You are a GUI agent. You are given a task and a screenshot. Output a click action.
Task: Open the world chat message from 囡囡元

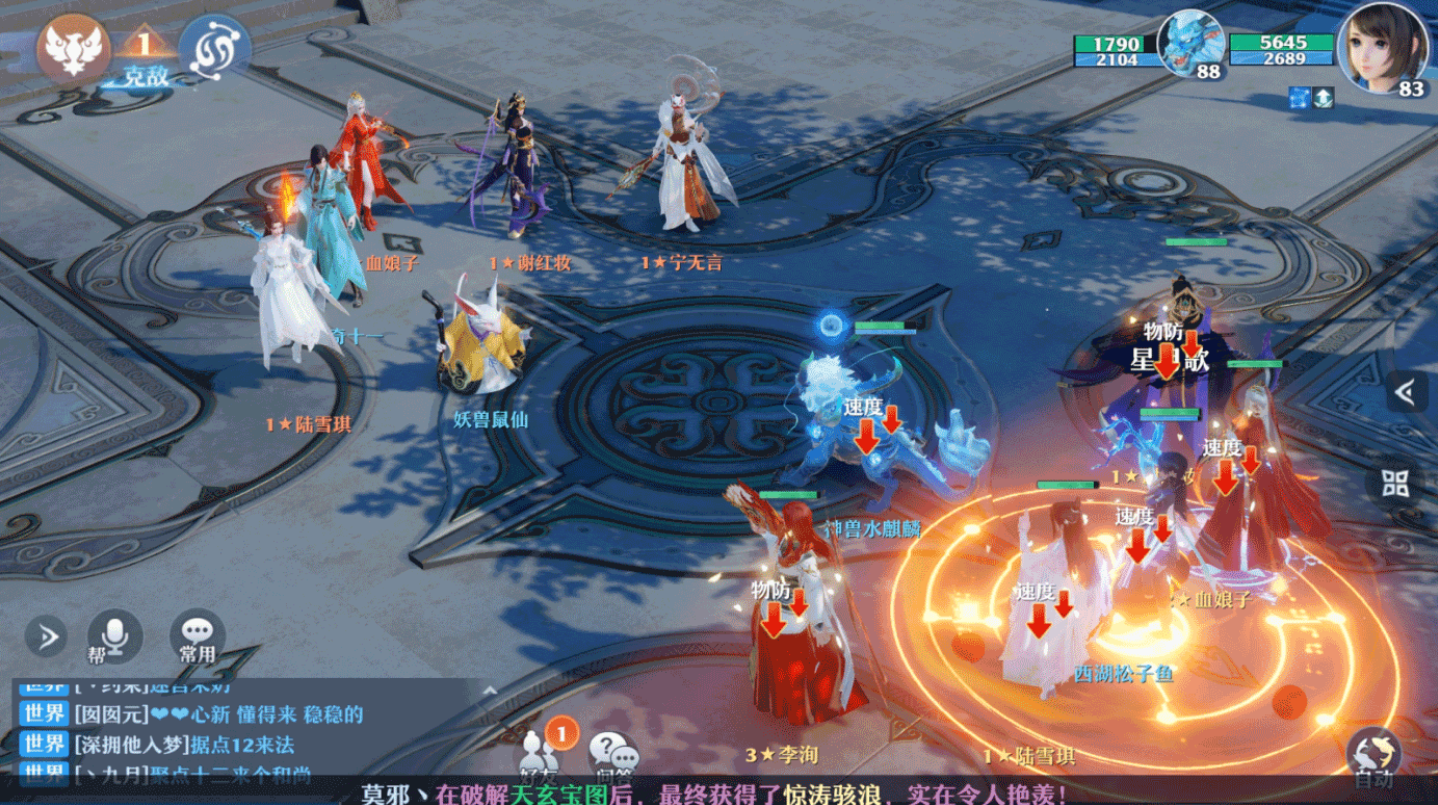[218, 714]
